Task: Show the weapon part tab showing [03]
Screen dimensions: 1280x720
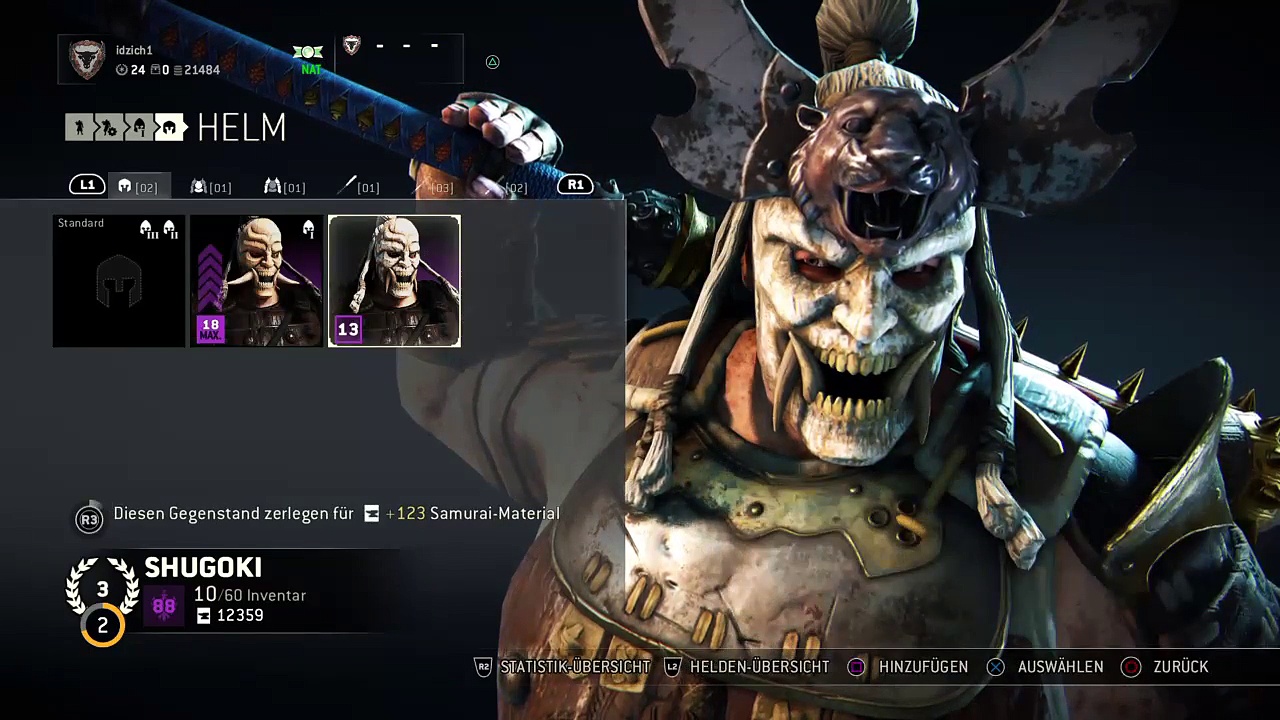Action: click(x=432, y=186)
